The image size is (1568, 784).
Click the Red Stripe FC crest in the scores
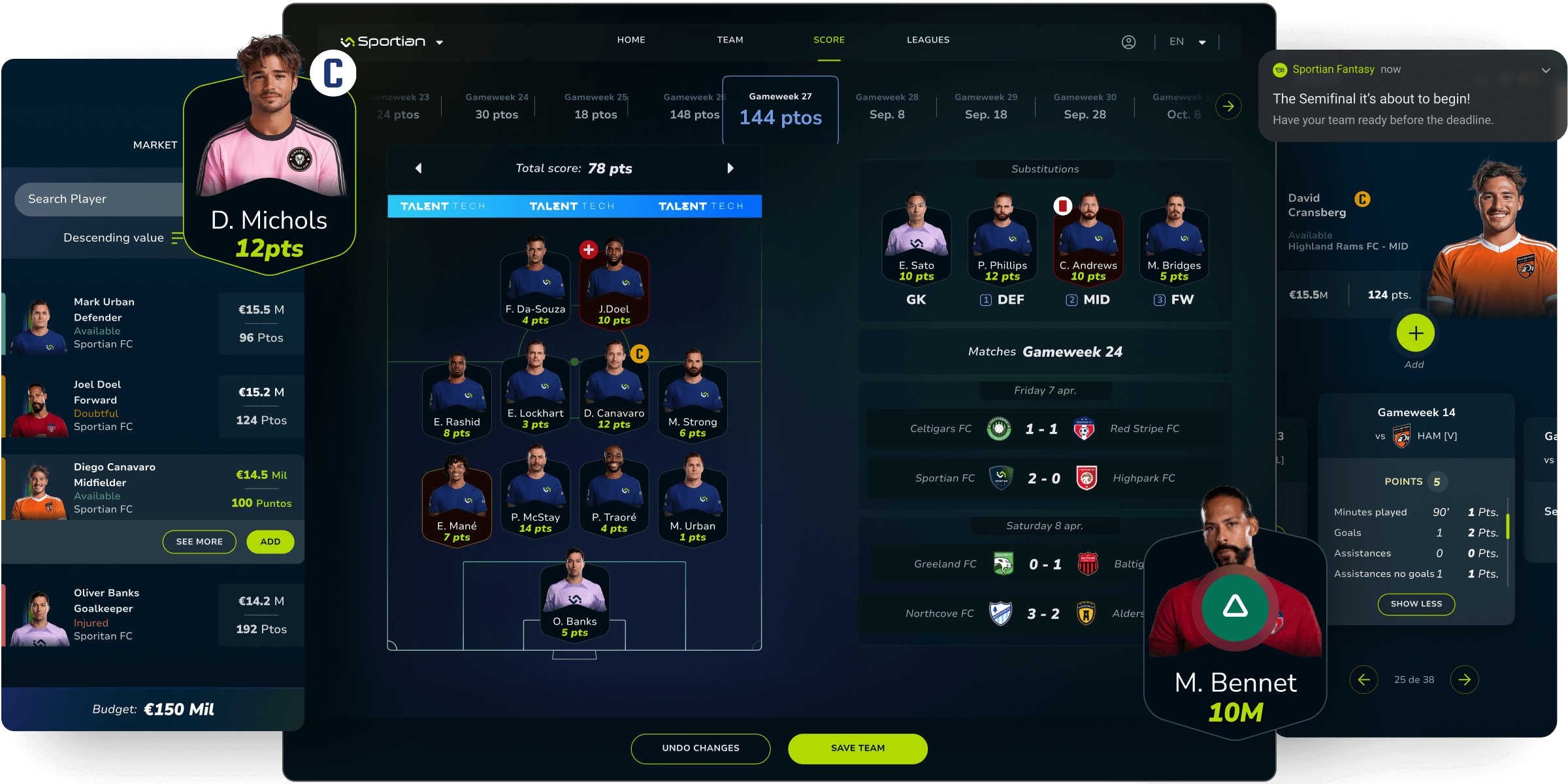tap(1085, 429)
